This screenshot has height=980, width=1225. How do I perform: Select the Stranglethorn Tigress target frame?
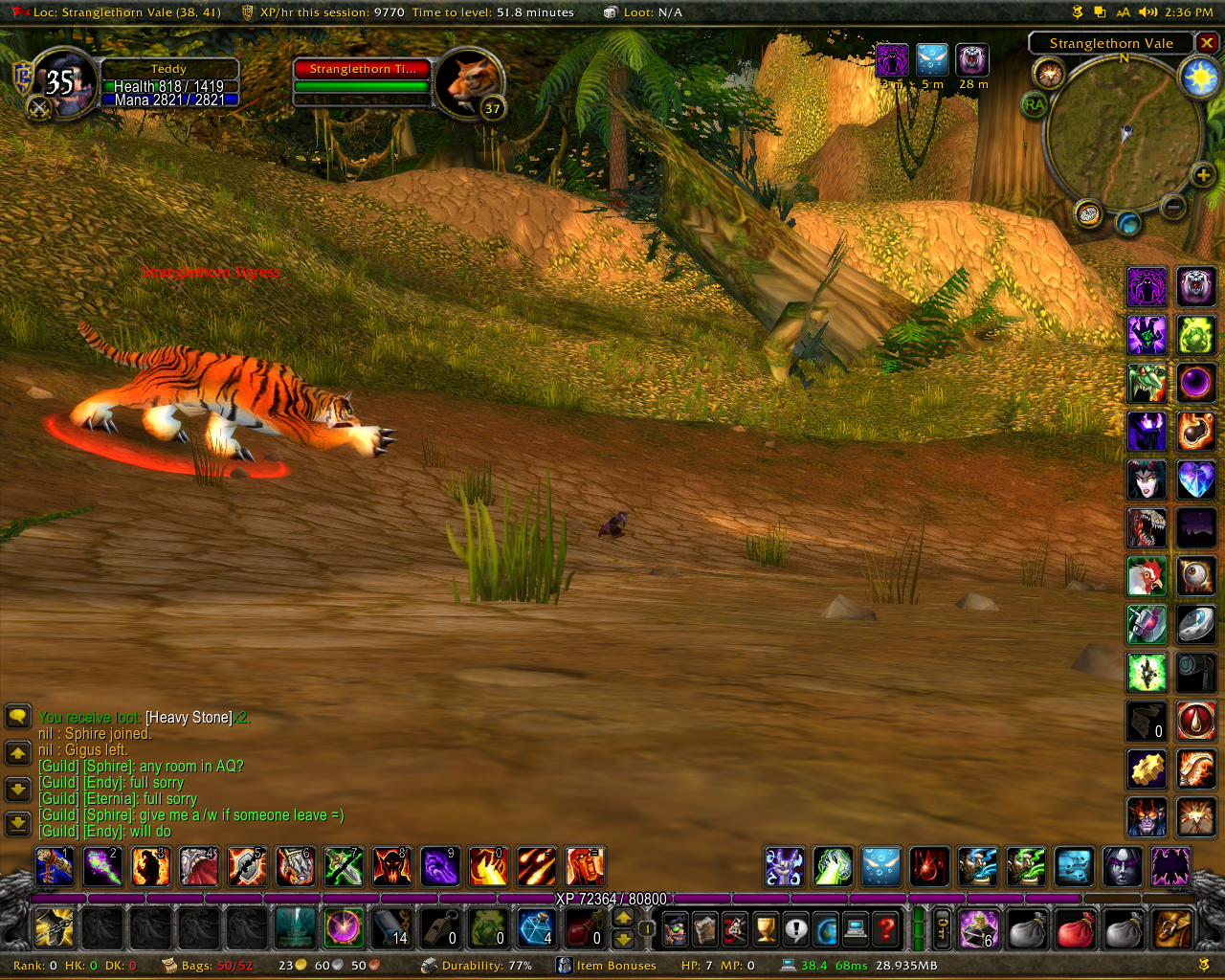(362, 70)
